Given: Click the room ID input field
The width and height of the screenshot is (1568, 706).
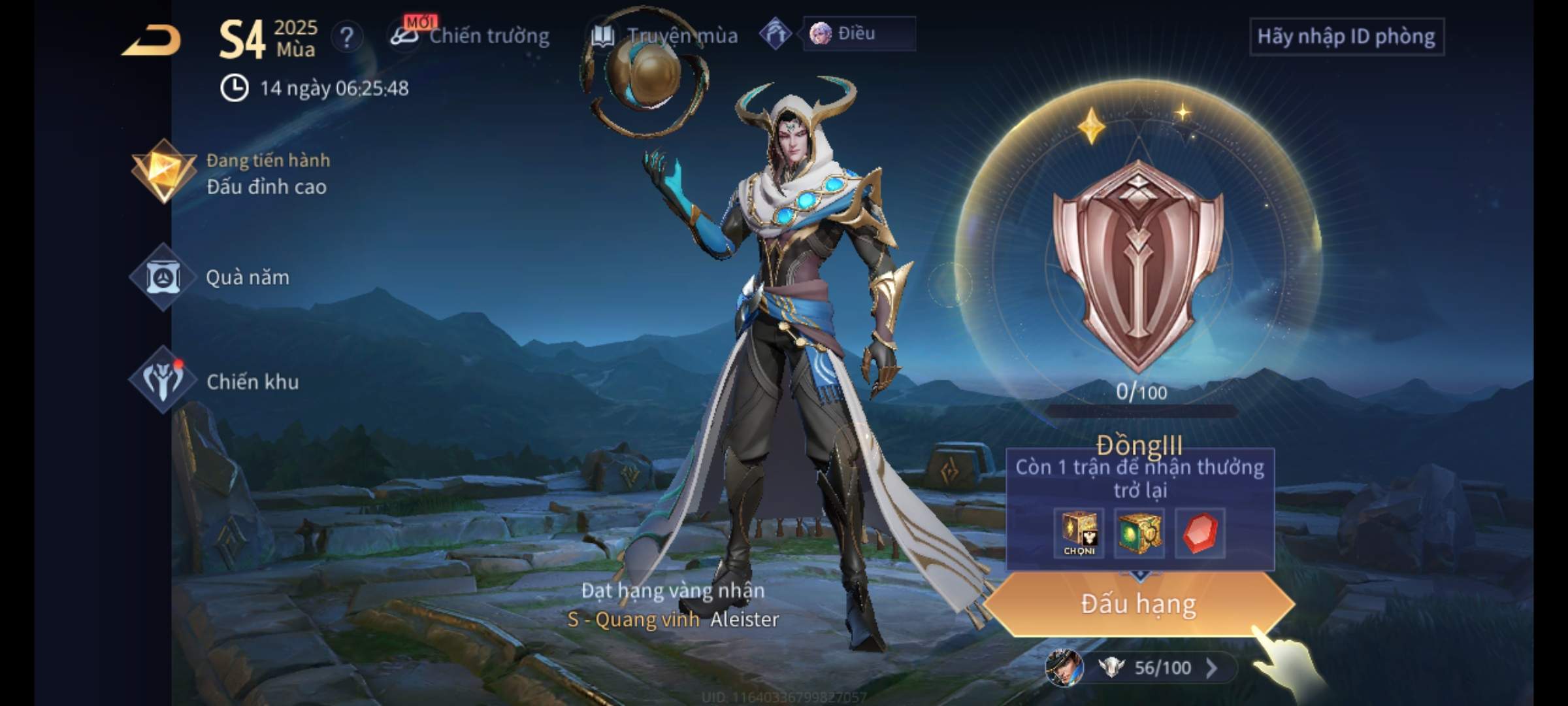Looking at the screenshot, I should (1346, 37).
